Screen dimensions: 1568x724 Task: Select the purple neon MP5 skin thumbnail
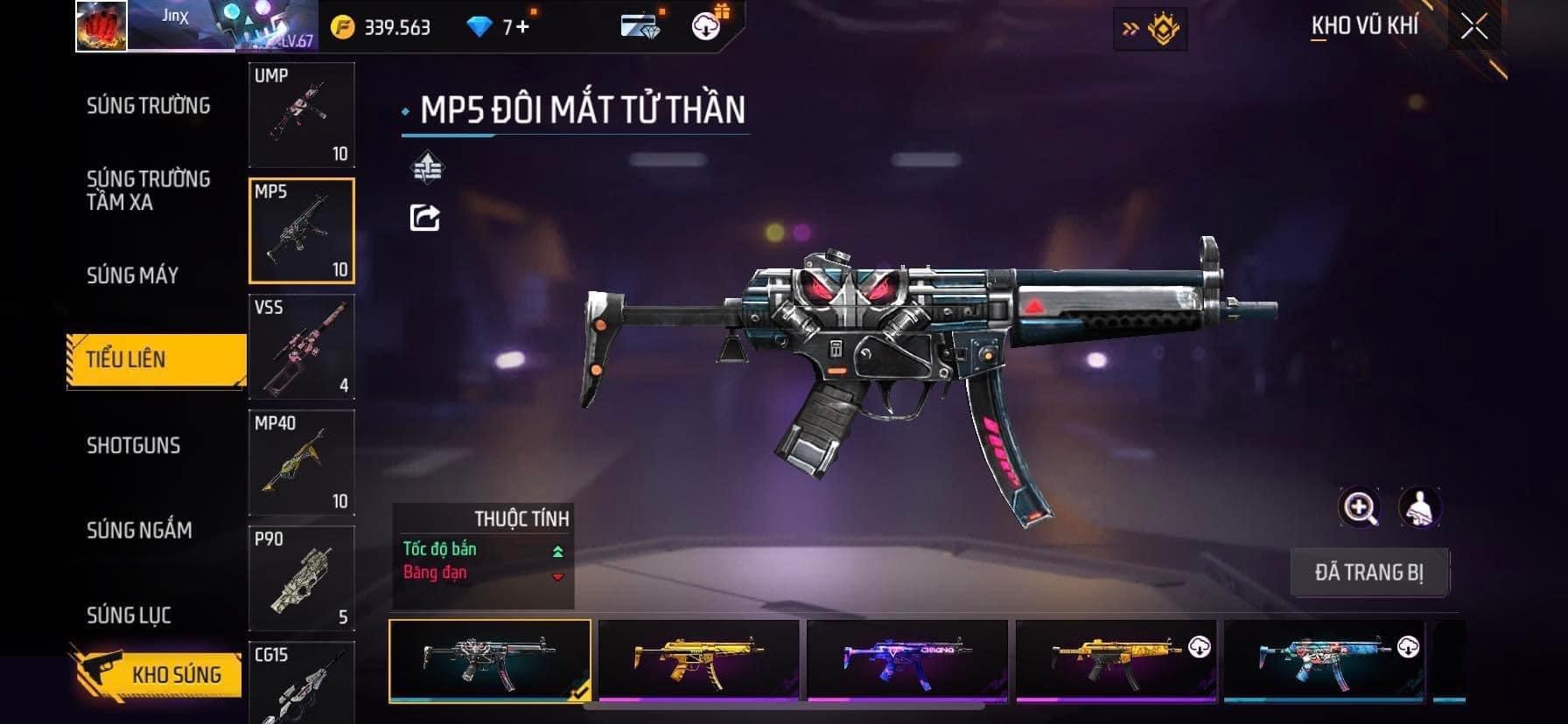(907, 659)
